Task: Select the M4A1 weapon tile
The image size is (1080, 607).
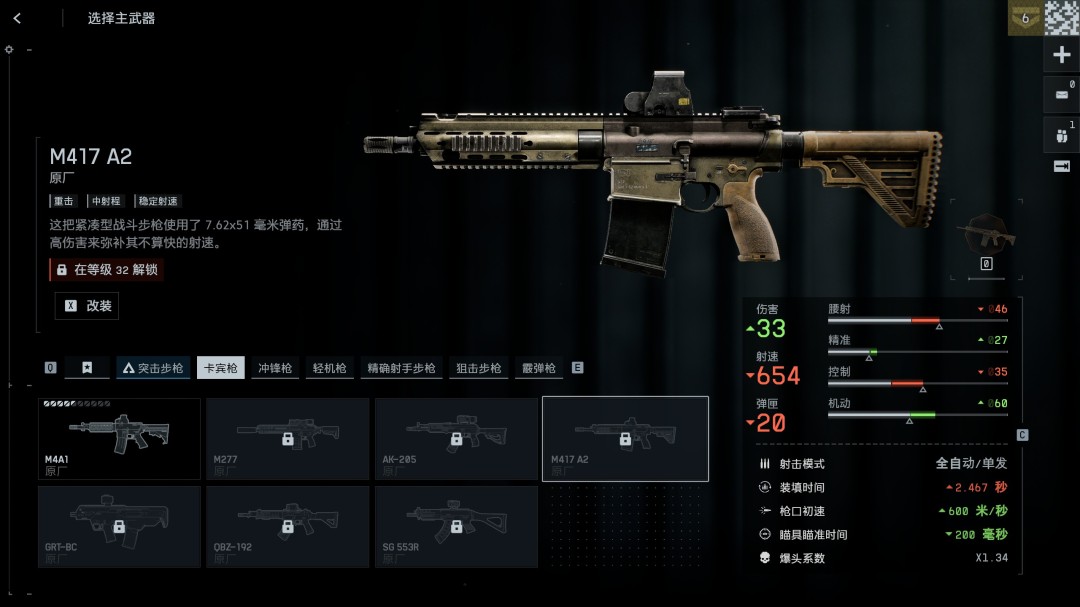Action: [119, 438]
